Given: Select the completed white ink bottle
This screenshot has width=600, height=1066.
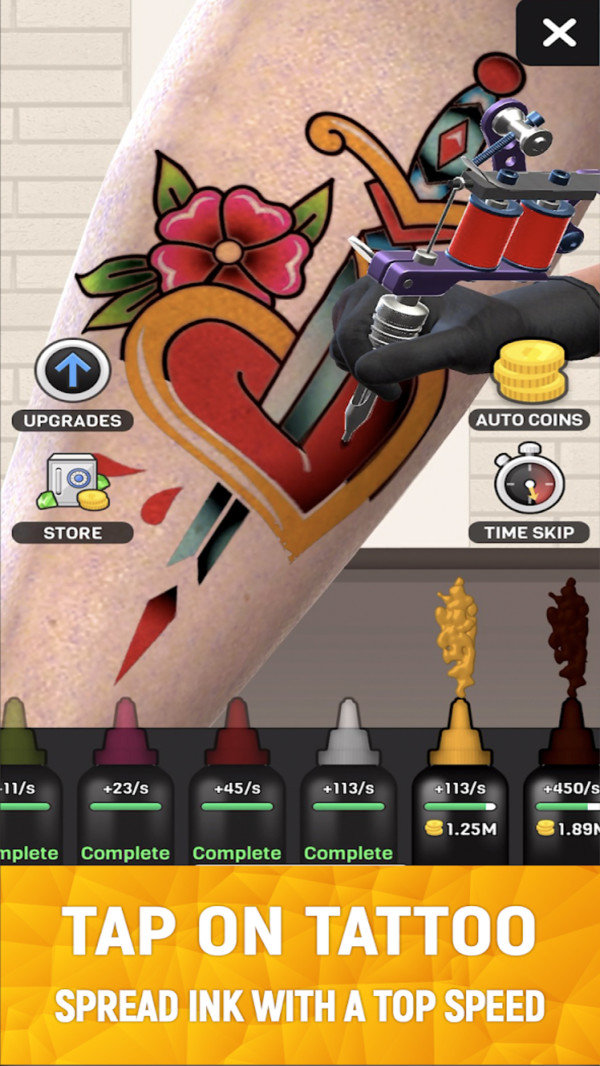Looking at the screenshot, I should pyautogui.click(x=347, y=800).
